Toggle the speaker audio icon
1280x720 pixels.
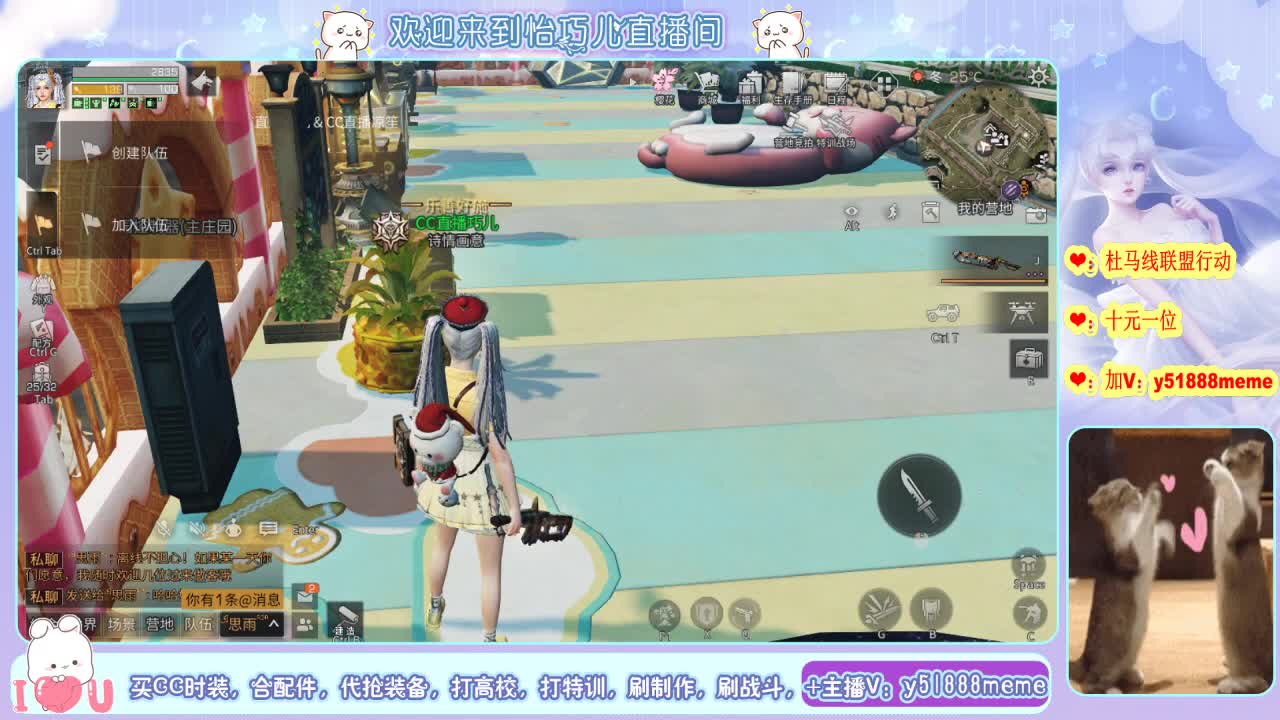pos(197,530)
